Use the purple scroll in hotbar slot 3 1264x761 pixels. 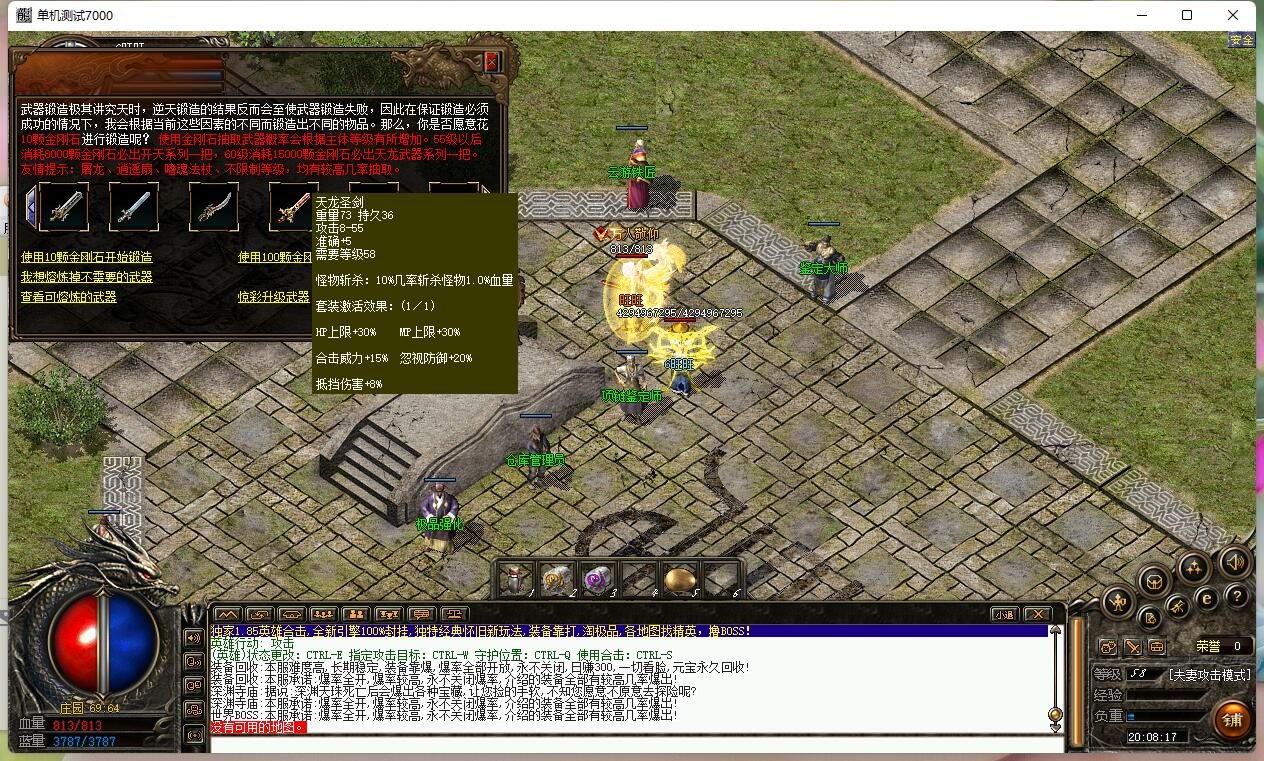(x=597, y=578)
